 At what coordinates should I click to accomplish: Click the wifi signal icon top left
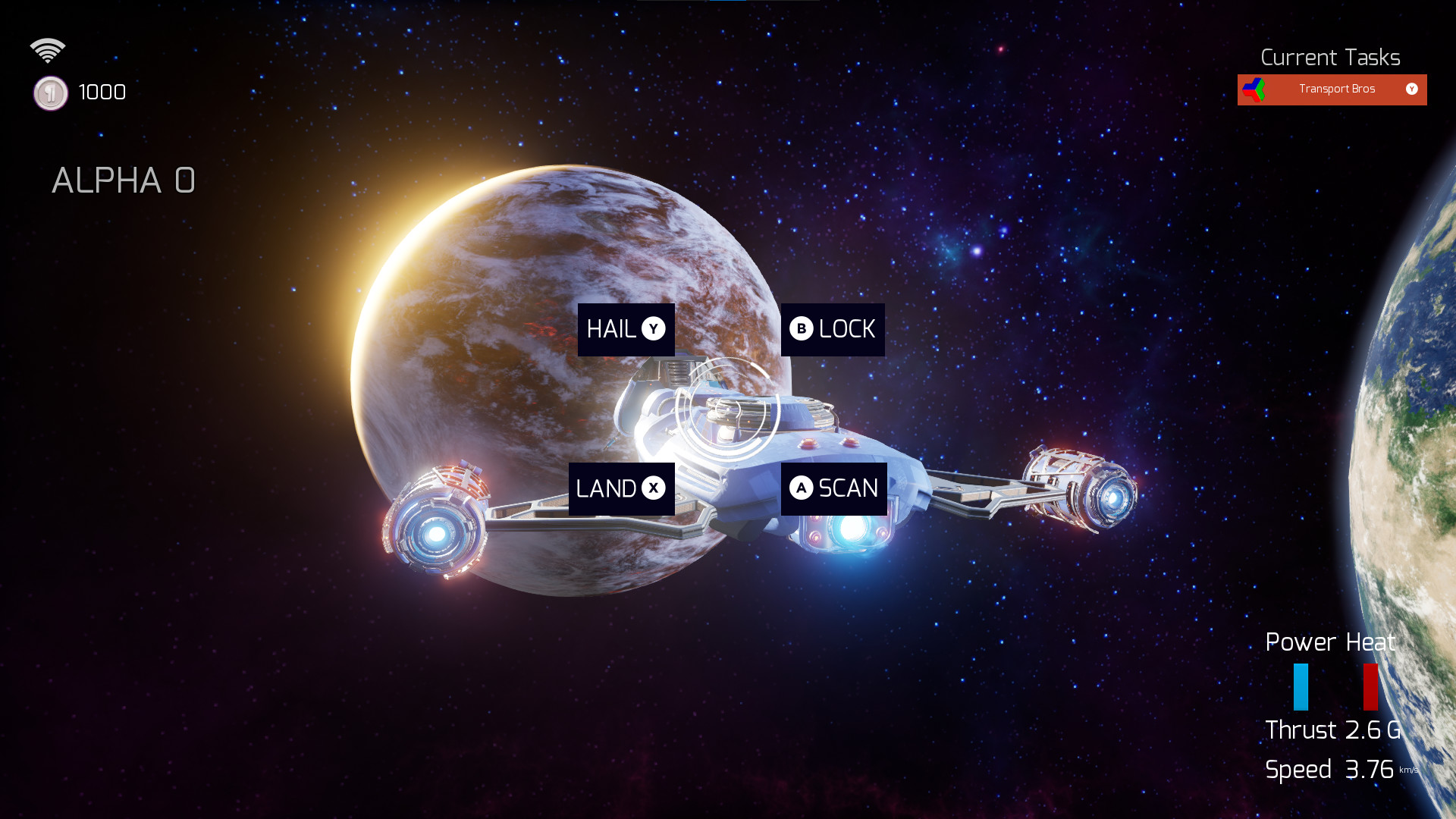pyautogui.click(x=49, y=49)
